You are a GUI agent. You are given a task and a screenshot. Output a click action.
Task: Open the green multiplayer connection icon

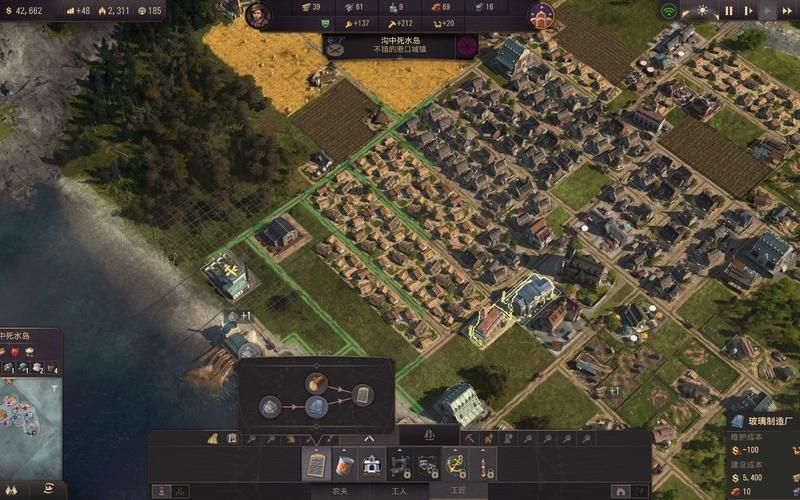668,11
